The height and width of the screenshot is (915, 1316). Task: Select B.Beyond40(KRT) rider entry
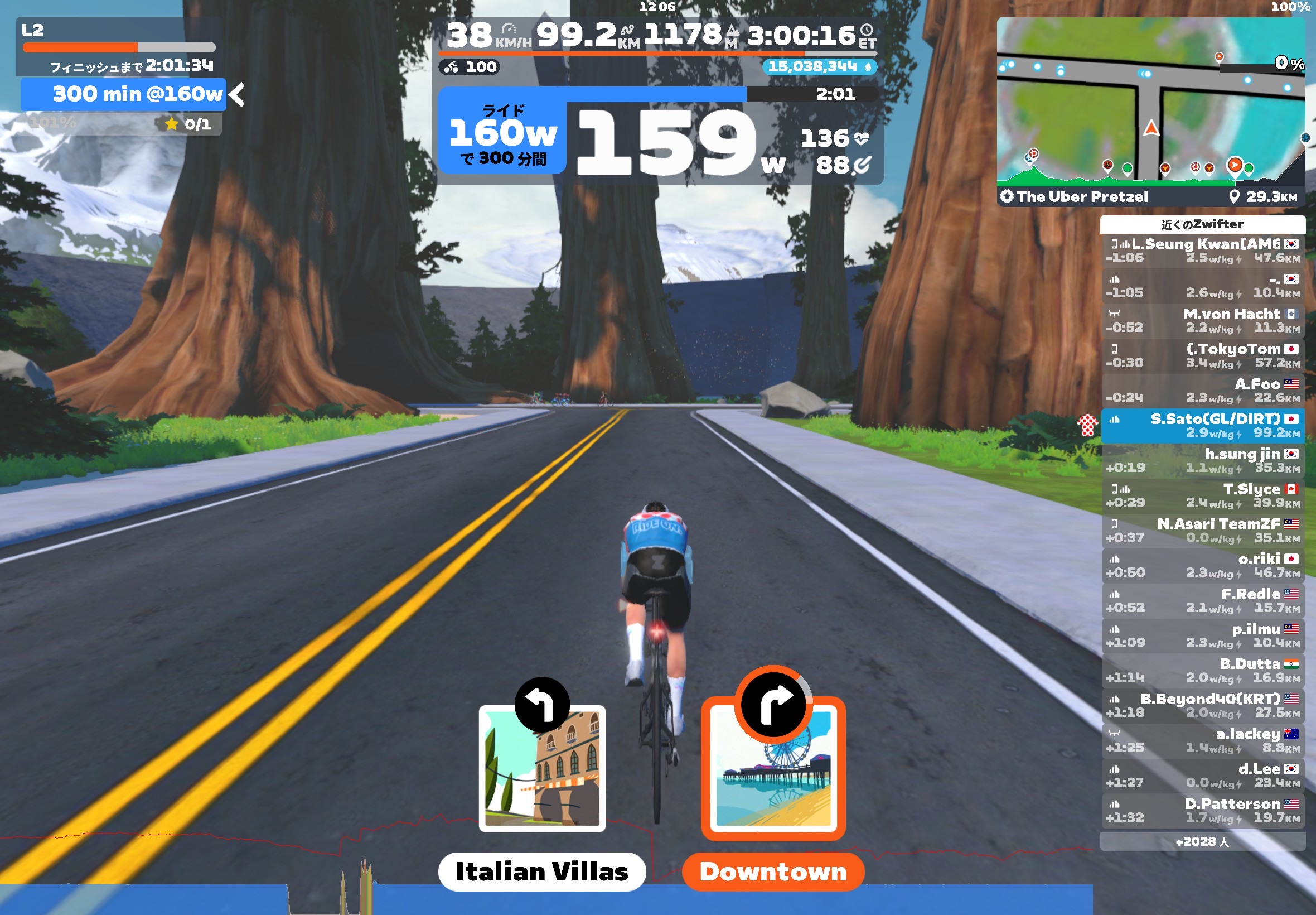coord(1202,705)
